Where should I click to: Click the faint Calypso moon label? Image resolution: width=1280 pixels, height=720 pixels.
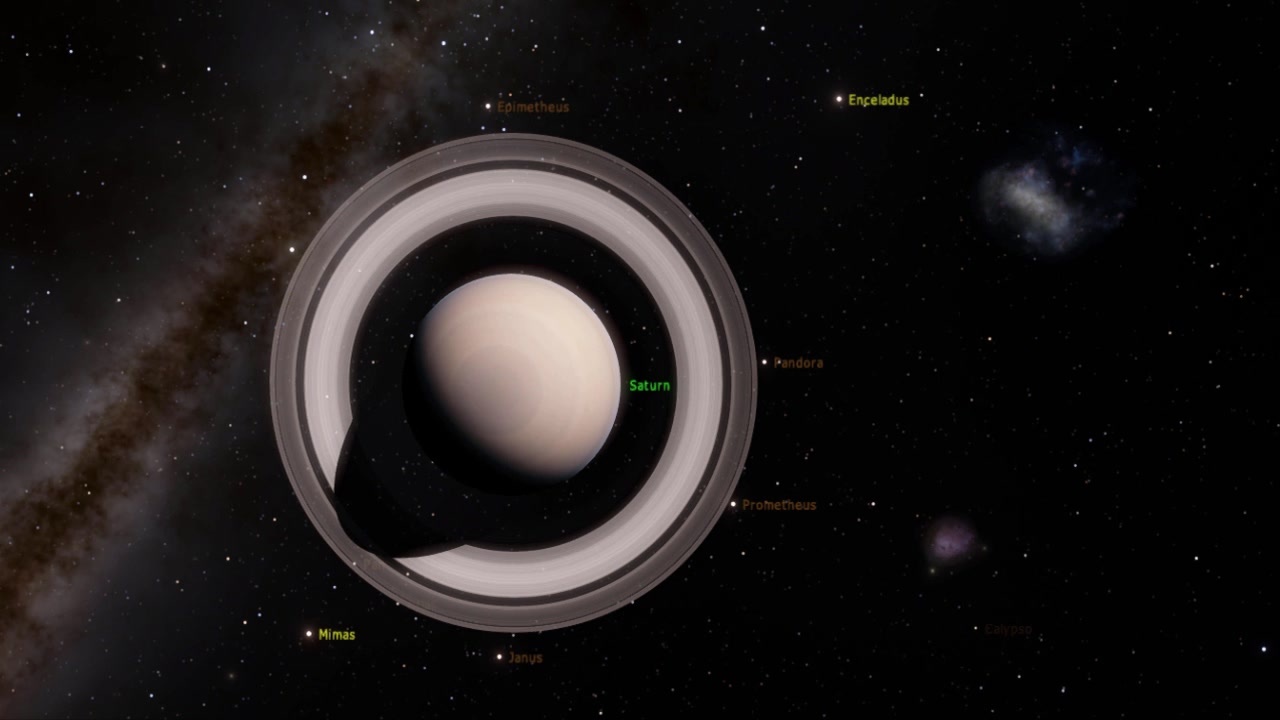(x=1007, y=629)
